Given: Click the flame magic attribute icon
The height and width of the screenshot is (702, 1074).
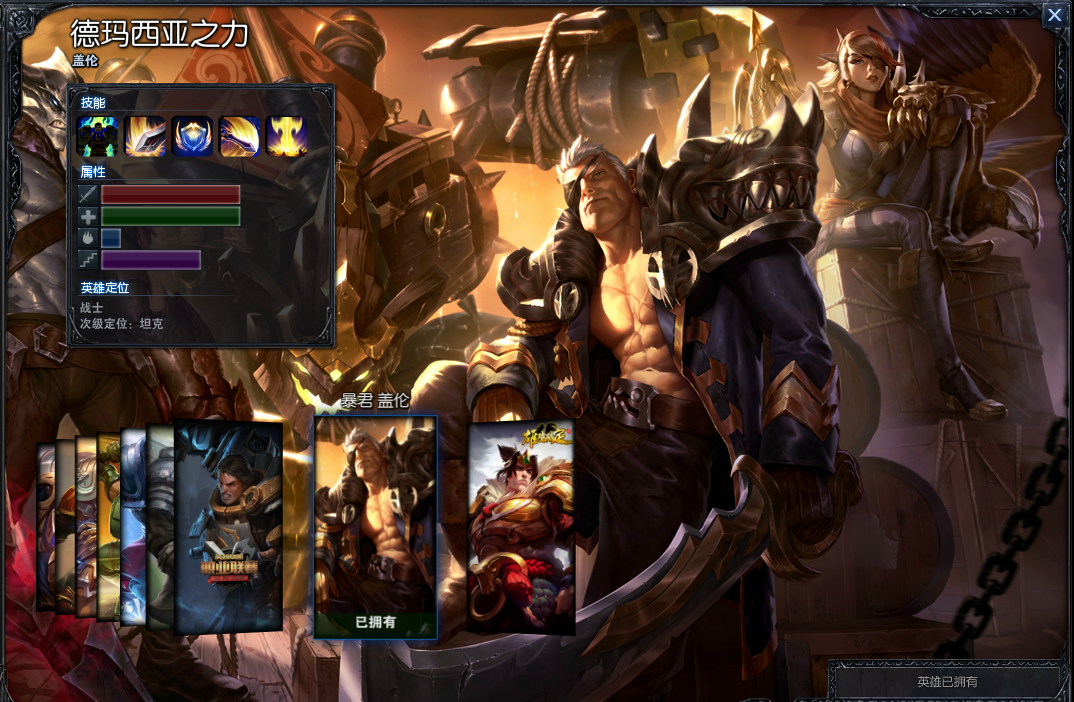Looking at the screenshot, I should [88, 238].
